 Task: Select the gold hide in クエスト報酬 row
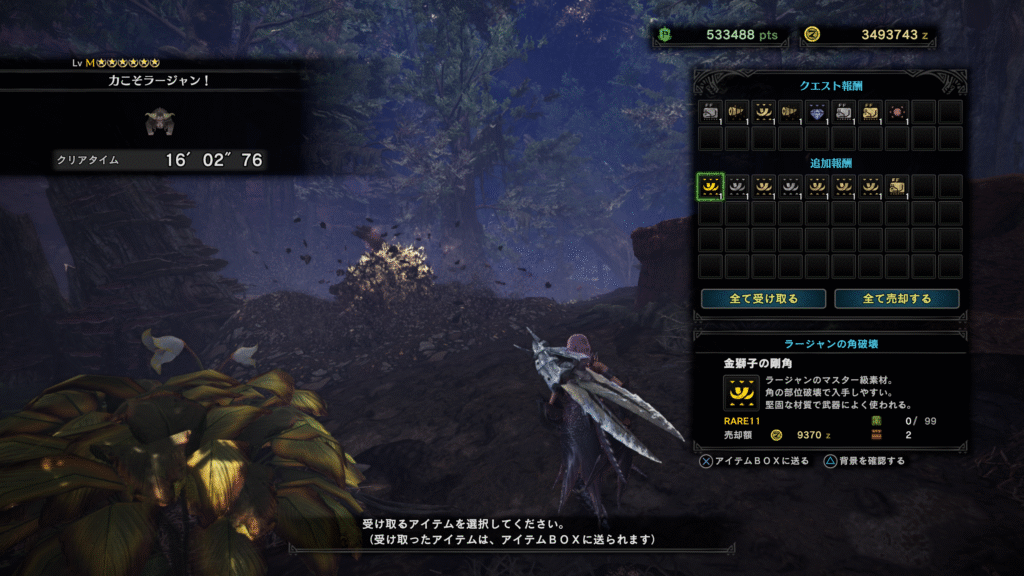[870, 111]
